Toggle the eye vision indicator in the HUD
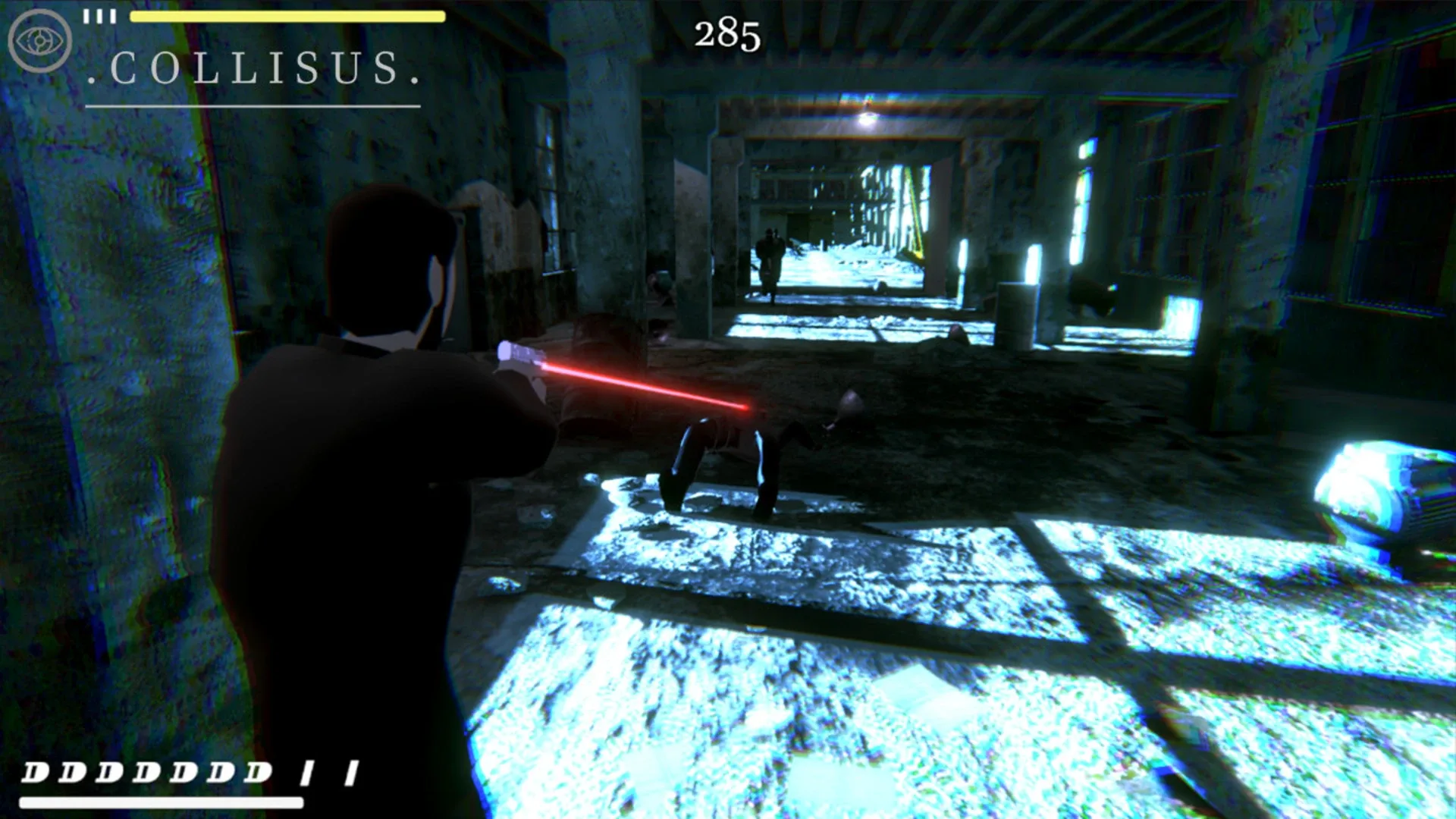The width and height of the screenshot is (1456, 819). click(x=39, y=39)
